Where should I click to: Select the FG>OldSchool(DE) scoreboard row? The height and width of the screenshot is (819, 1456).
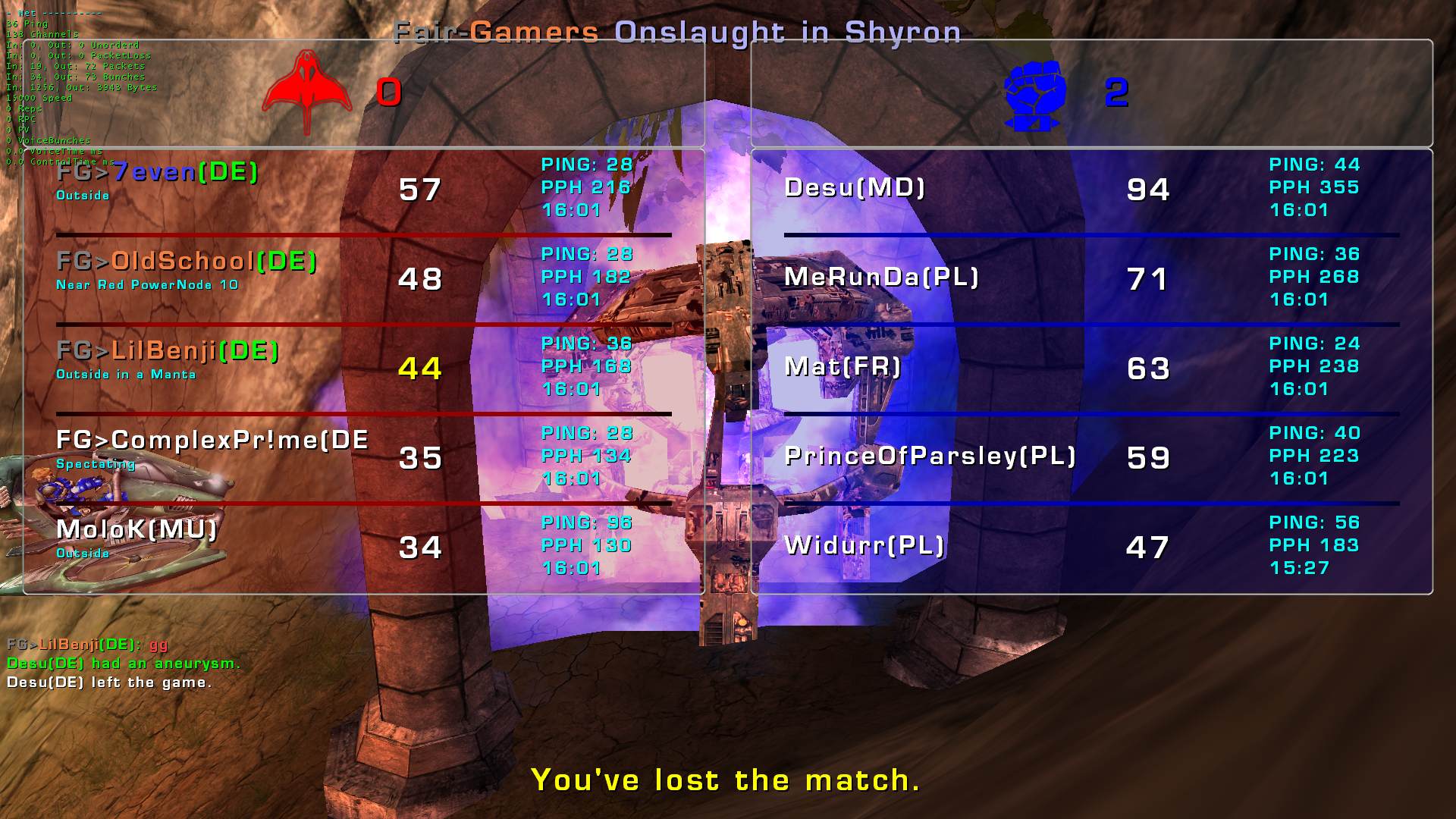pos(187,262)
